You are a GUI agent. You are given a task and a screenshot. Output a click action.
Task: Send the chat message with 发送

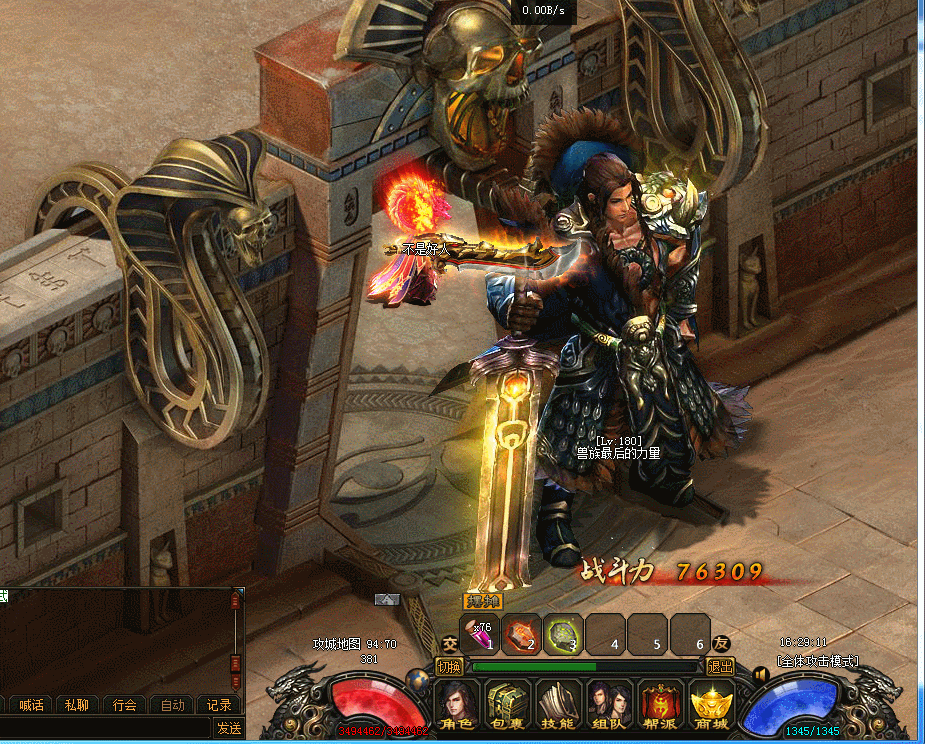coord(229,728)
